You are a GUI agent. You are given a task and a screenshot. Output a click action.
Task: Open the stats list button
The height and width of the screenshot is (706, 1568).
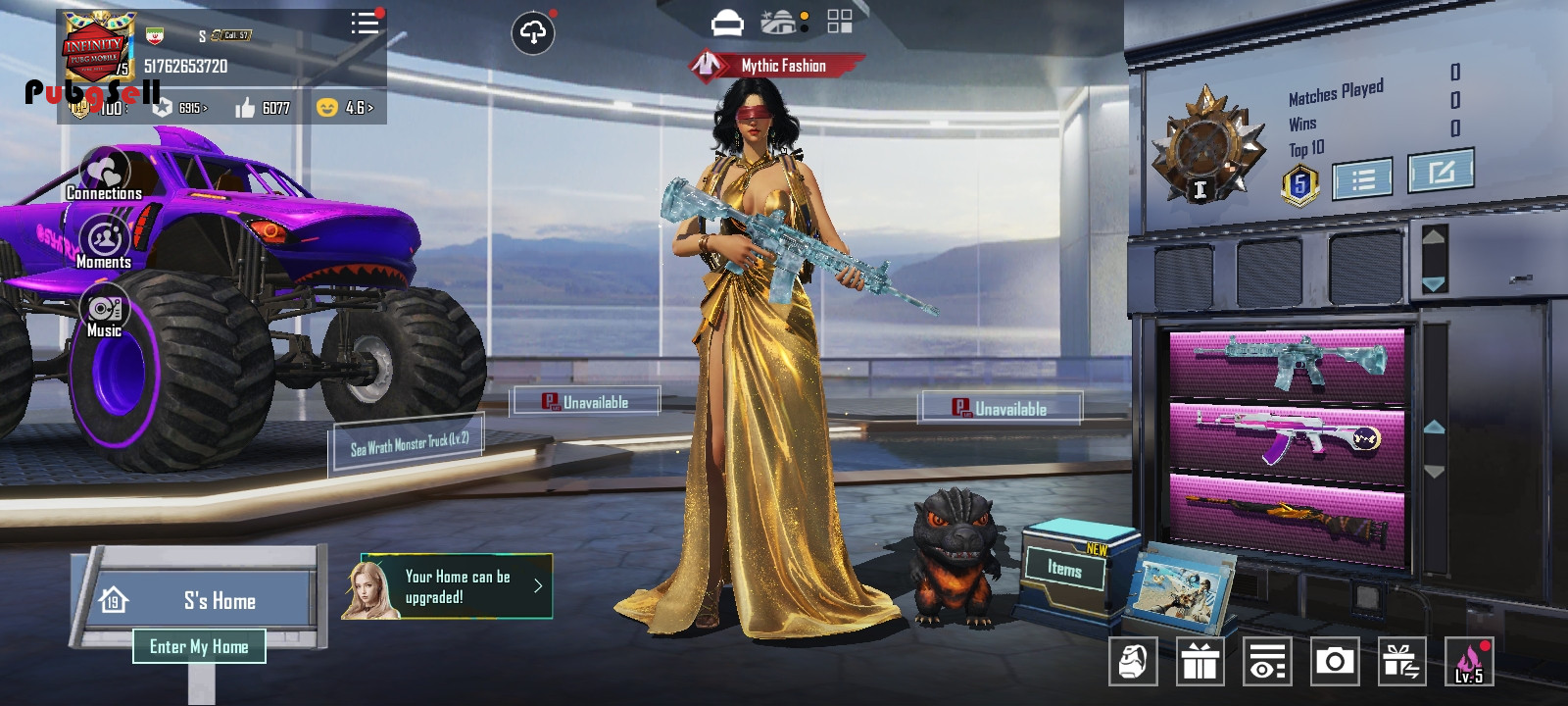(1363, 178)
